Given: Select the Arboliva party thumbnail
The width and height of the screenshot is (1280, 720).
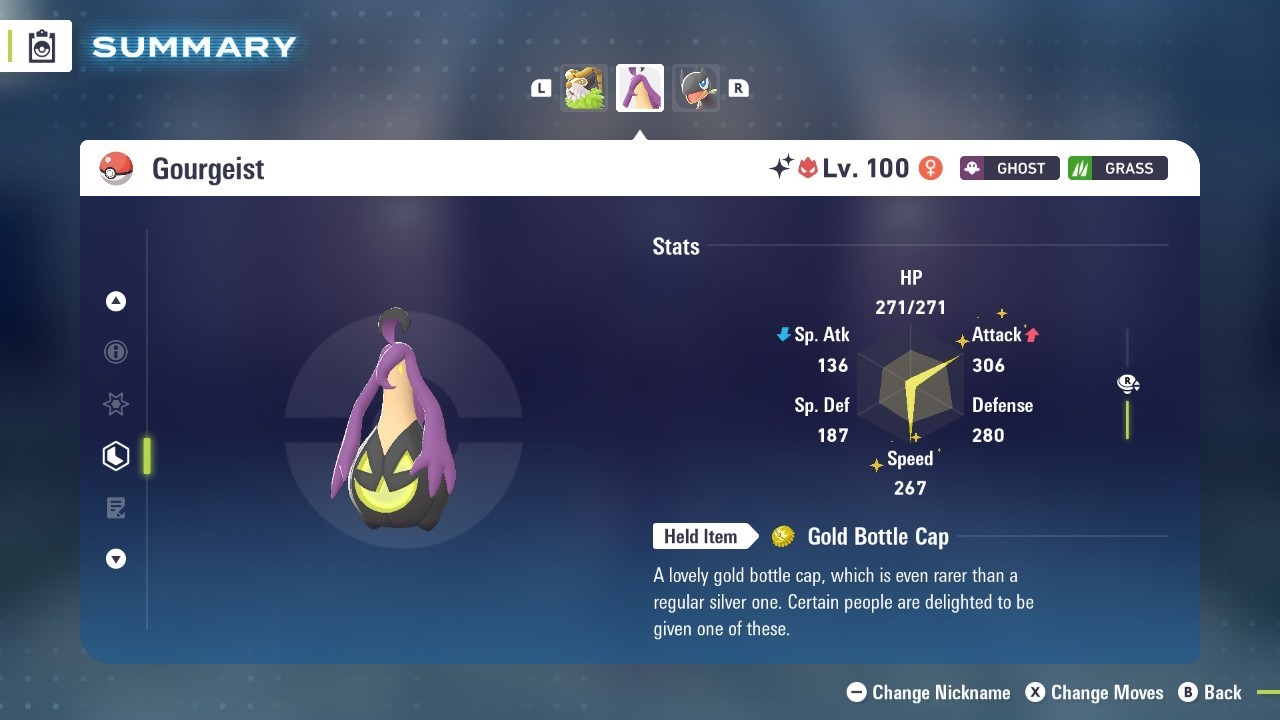Looking at the screenshot, I should [584, 88].
